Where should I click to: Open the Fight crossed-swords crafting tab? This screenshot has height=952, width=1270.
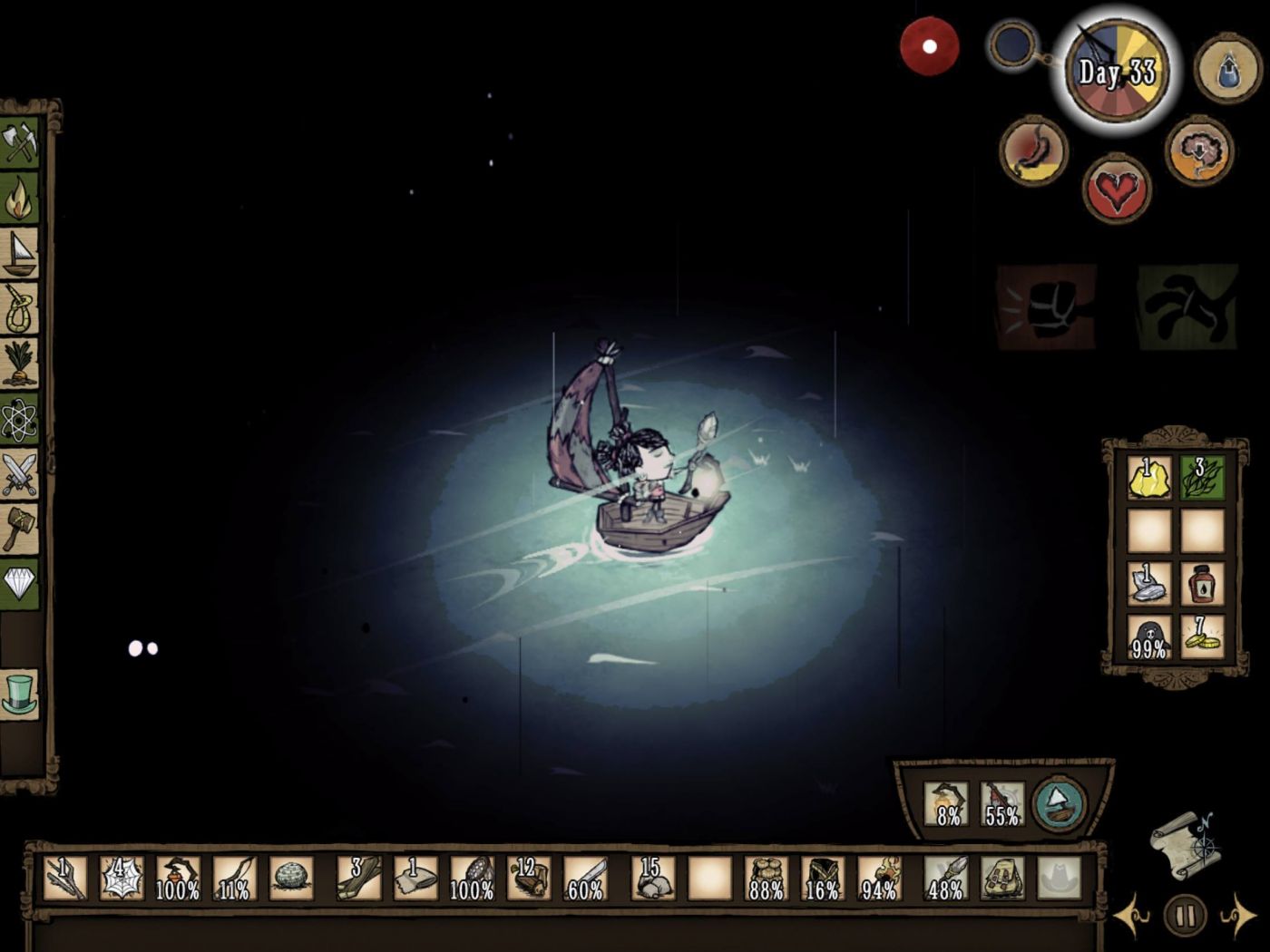pyautogui.click(x=19, y=473)
